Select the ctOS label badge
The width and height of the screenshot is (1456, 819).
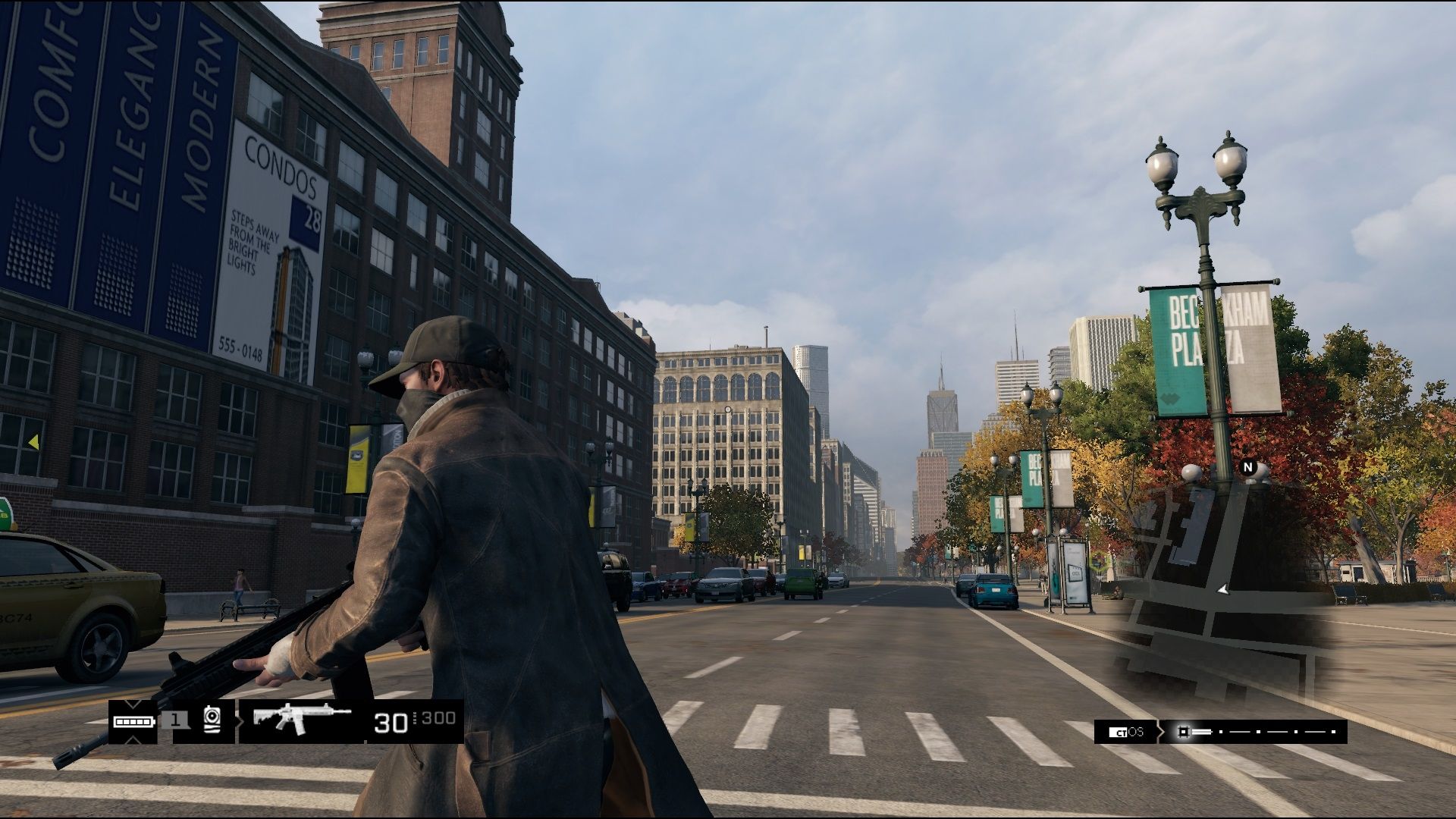pyautogui.click(x=1125, y=732)
